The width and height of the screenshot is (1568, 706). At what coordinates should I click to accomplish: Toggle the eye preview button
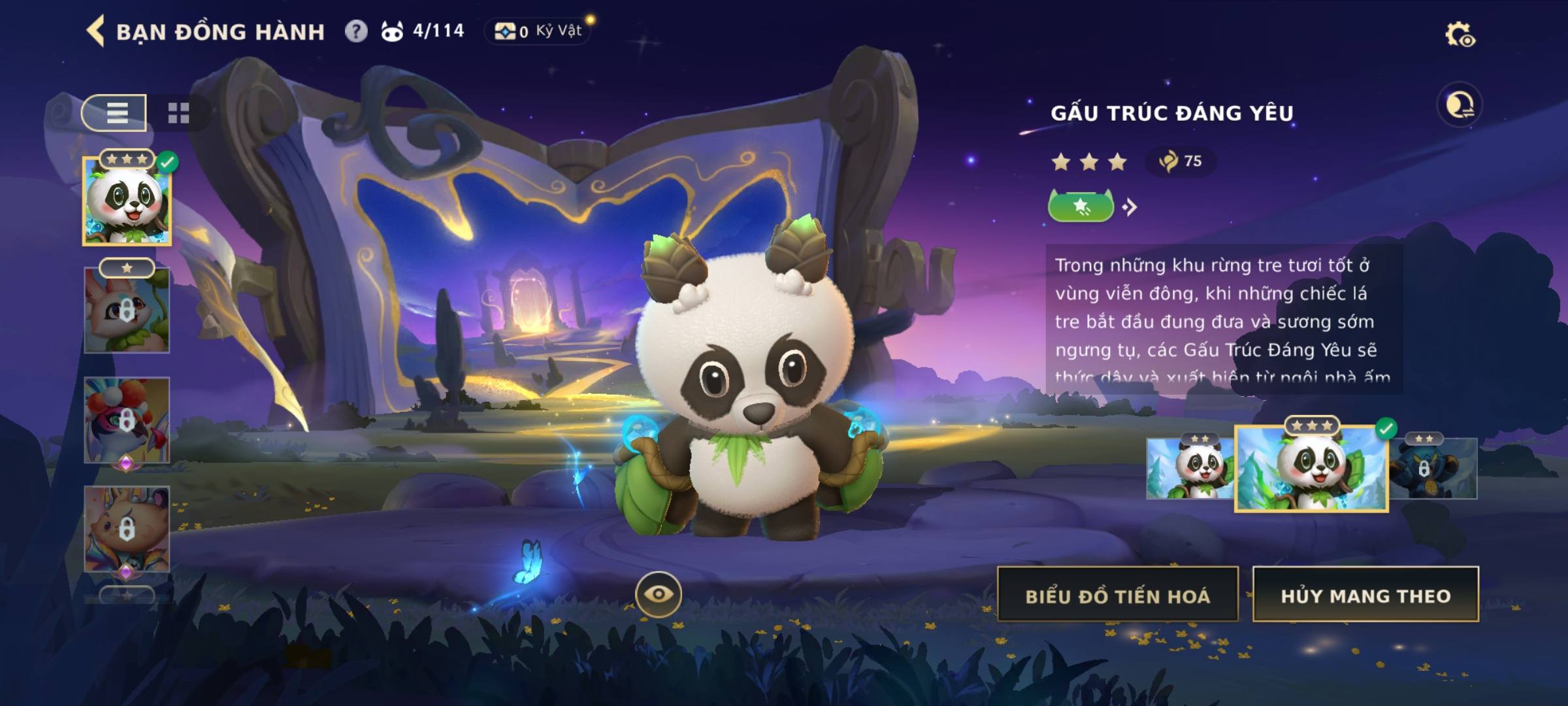click(x=658, y=594)
